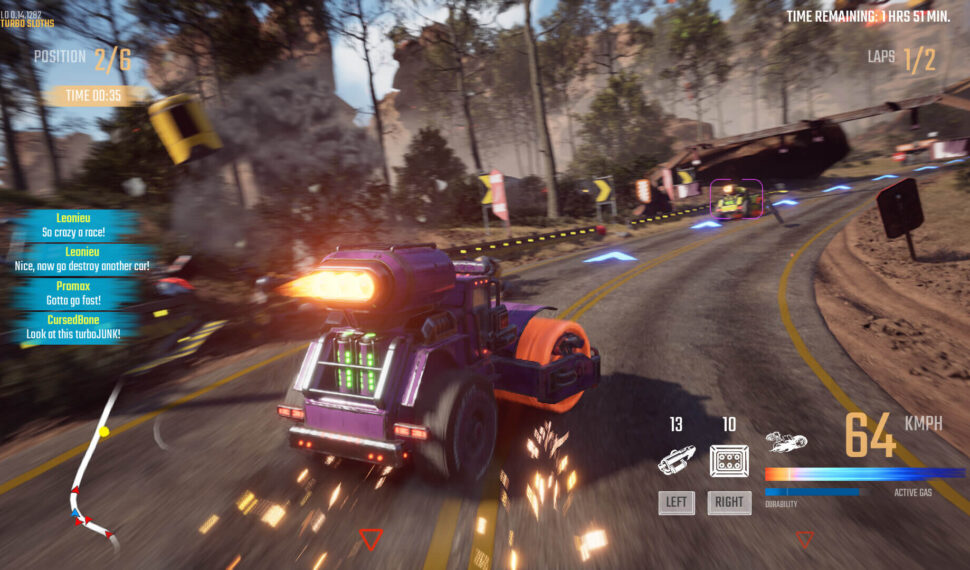Screen dimensions: 970x570
Task: Activate the flaming car turbo icon
Action: point(786,441)
